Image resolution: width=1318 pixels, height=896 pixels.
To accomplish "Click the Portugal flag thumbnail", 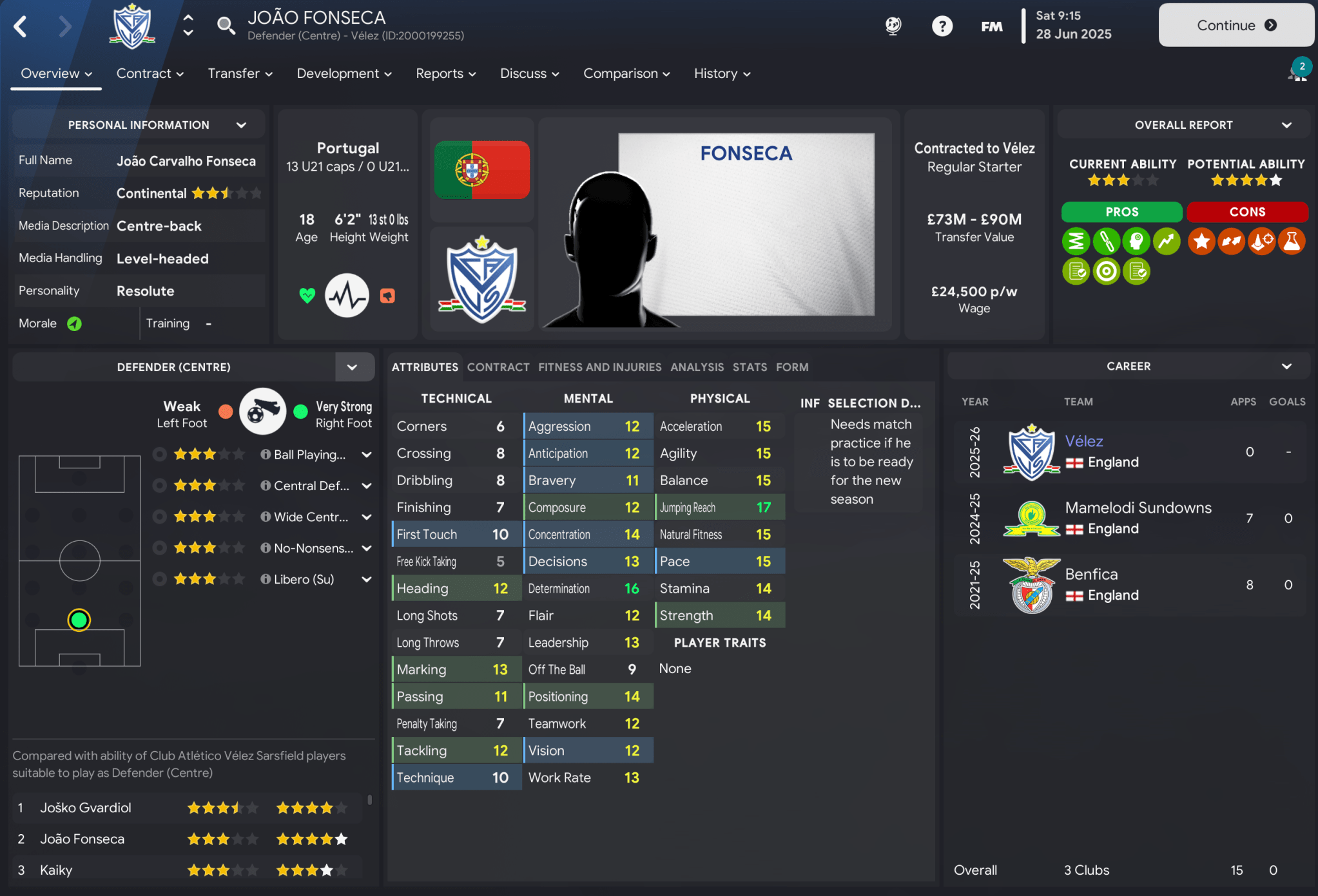I will point(481,169).
